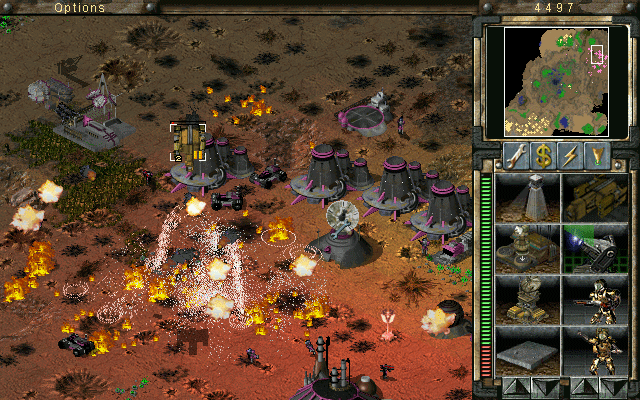Click the radar minimap

(x=557, y=81)
